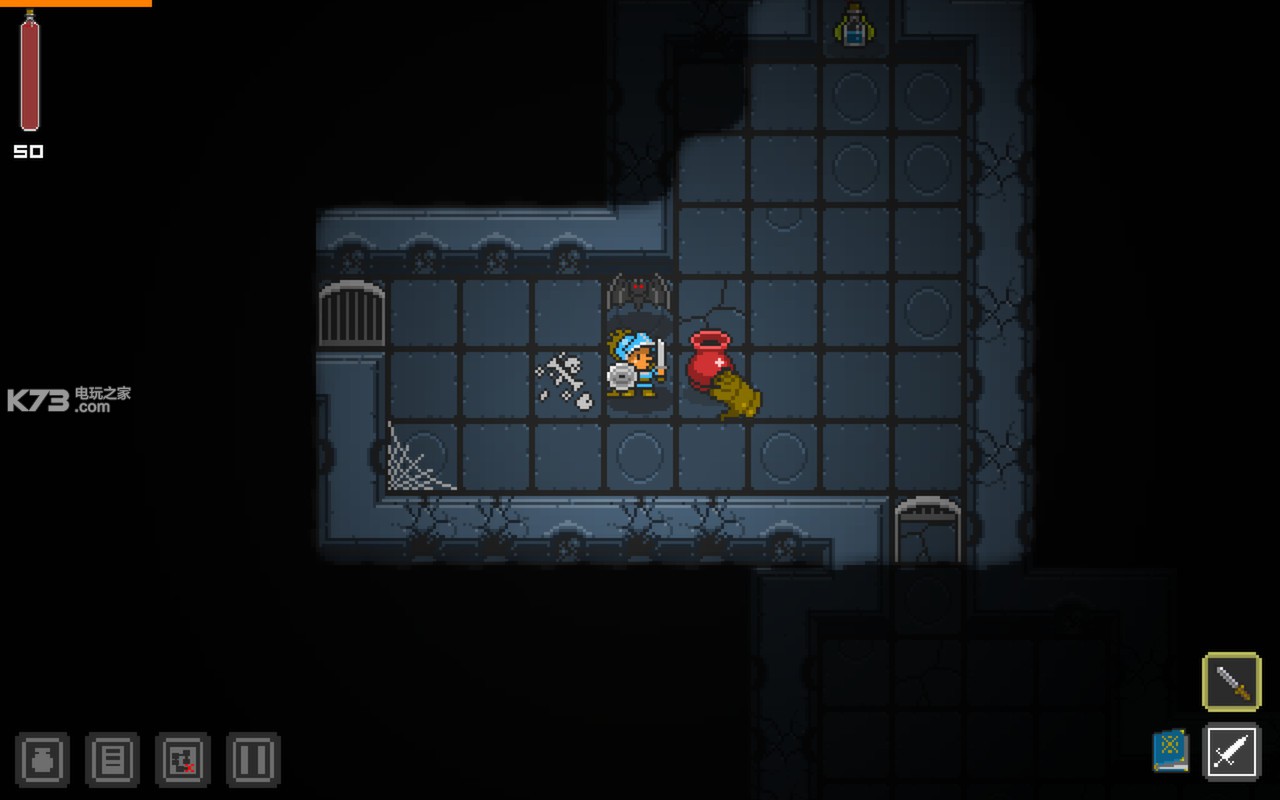Image resolution: width=1280 pixels, height=800 pixels.
Task: Pause the game
Action: pos(253,759)
